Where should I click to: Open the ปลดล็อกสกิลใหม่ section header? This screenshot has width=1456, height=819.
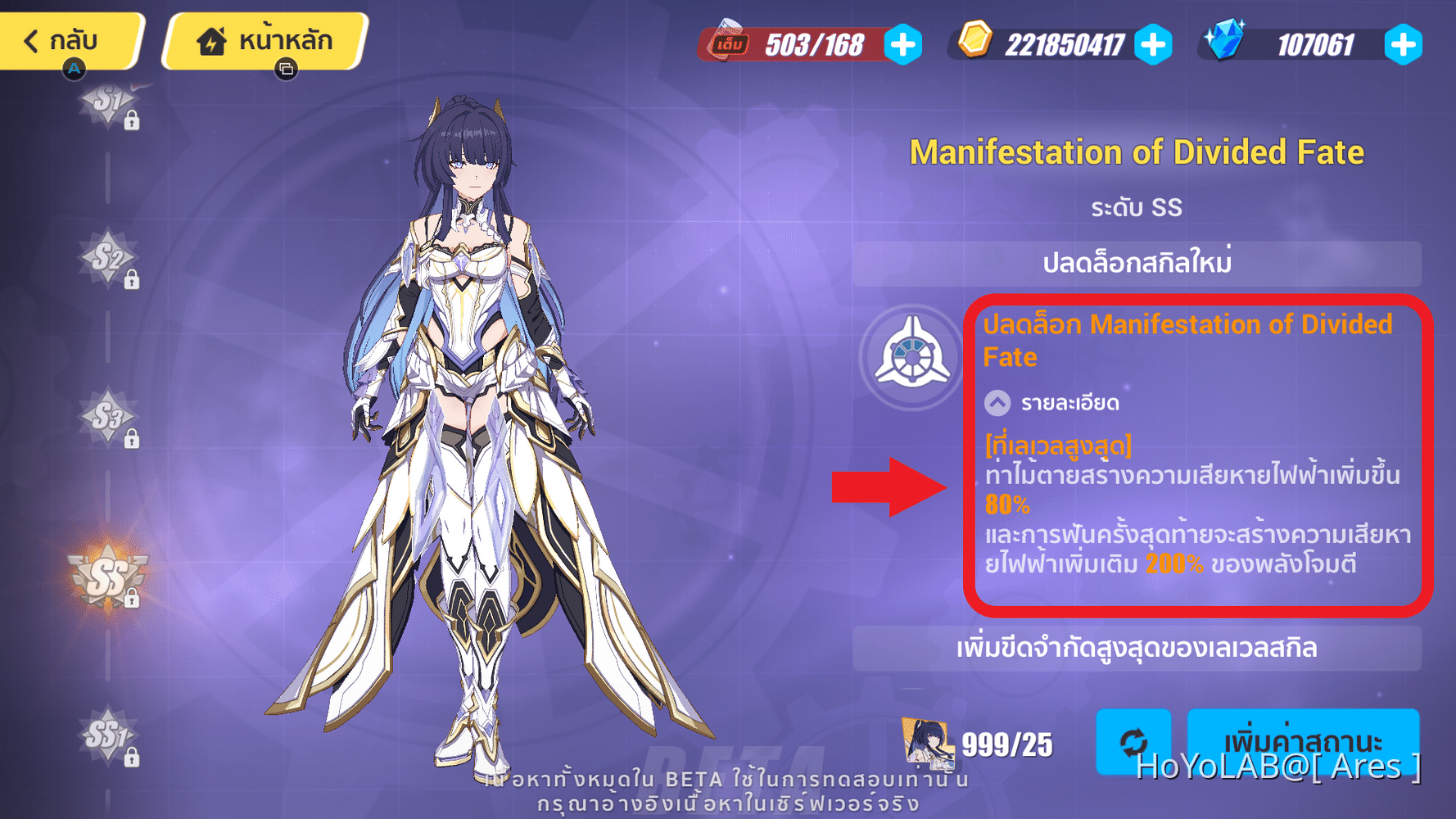pos(1137,264)
